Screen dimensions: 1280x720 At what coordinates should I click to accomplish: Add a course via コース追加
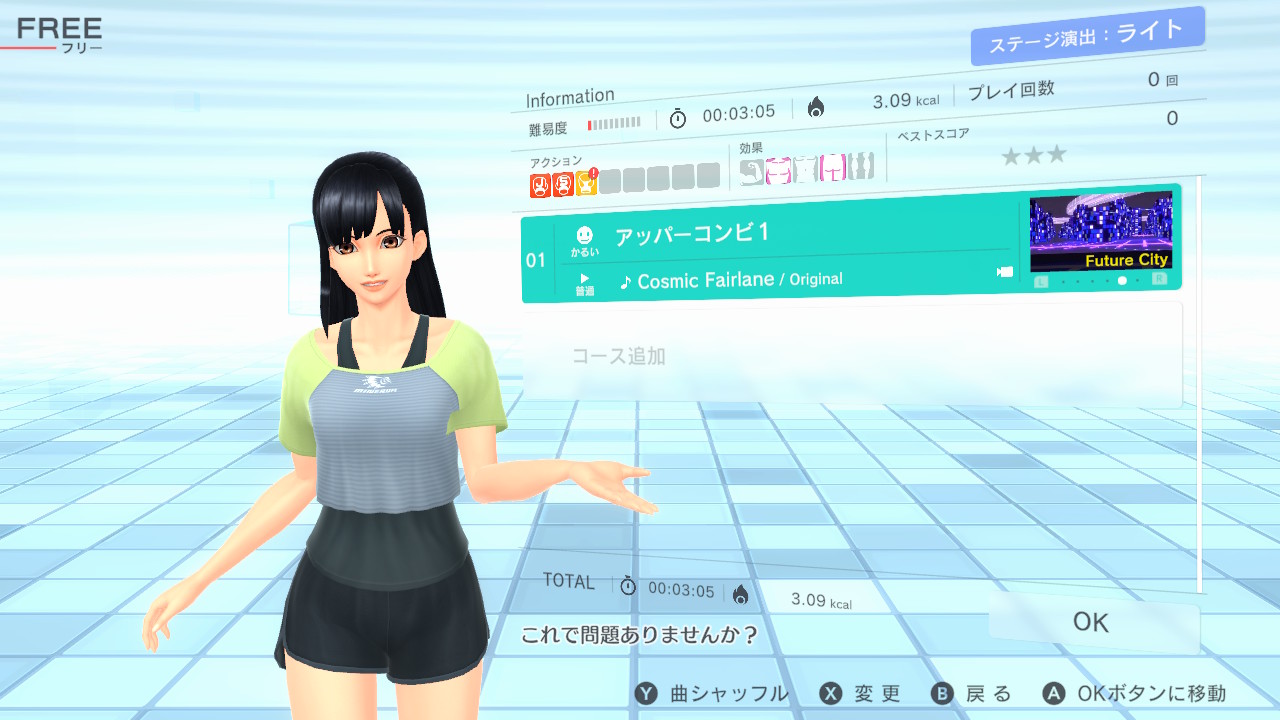[618, 356]
